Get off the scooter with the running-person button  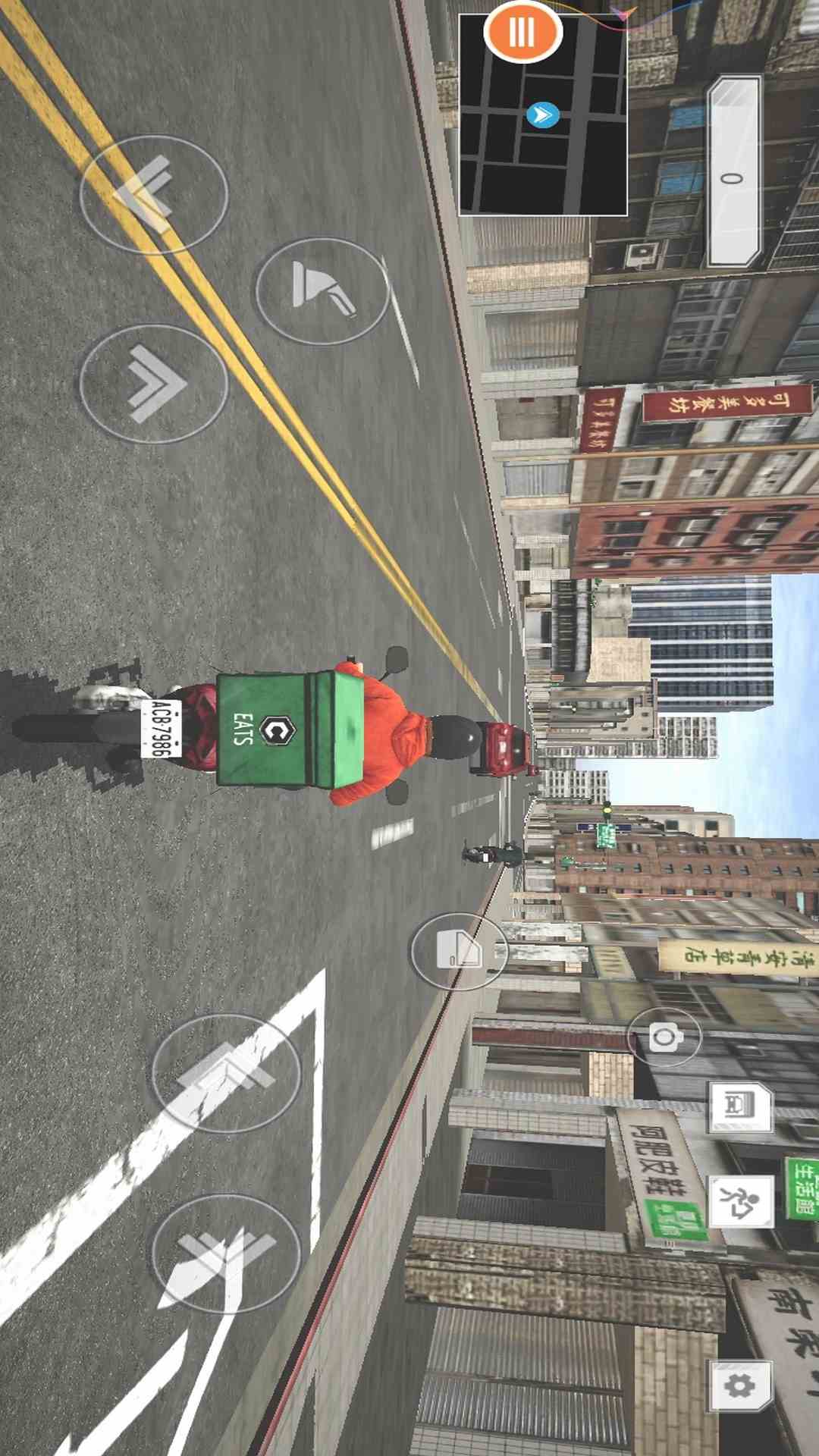point(740,1202)
